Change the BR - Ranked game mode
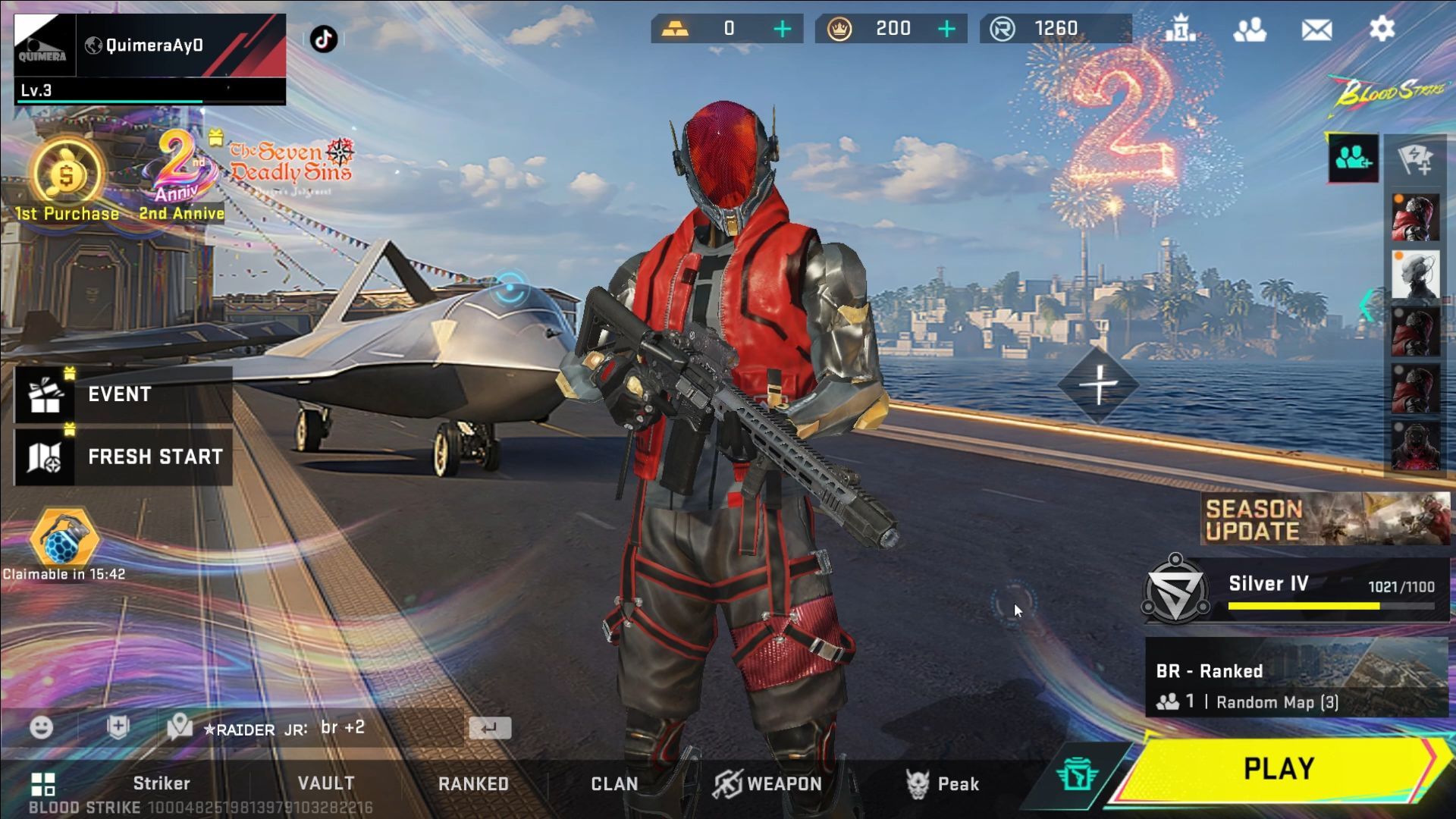1456x819 pixels. [1296, 677]
